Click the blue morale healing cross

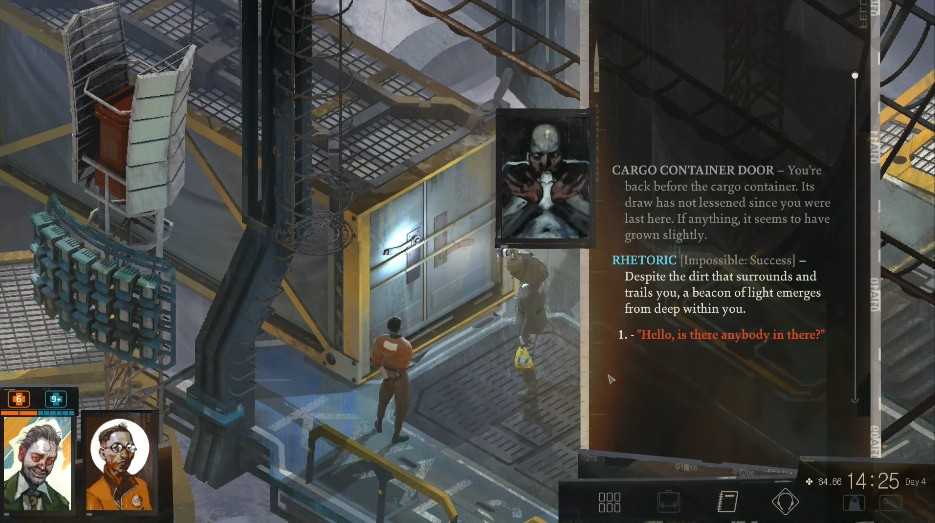[56, 399]
